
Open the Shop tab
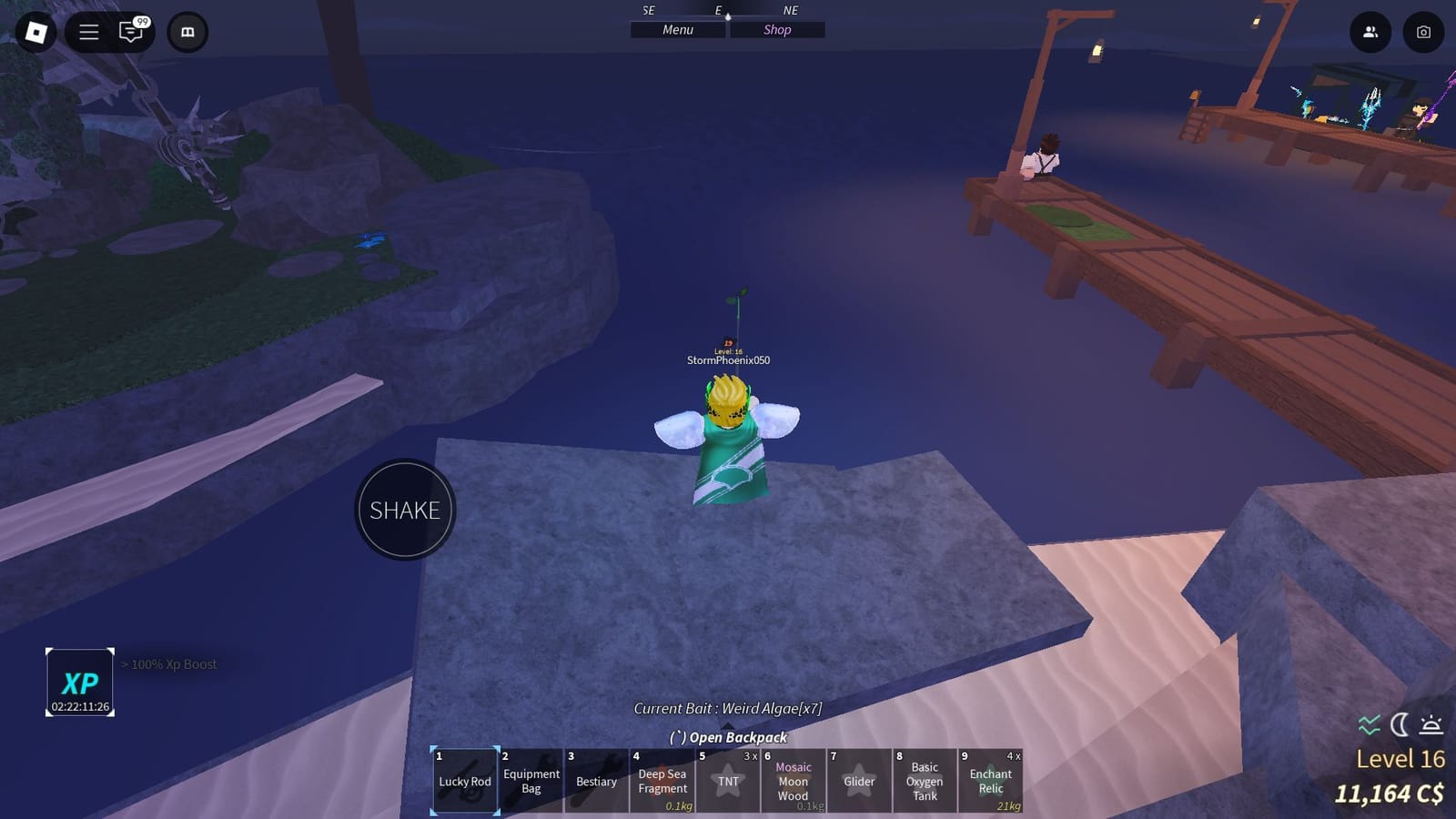[777, 29]
